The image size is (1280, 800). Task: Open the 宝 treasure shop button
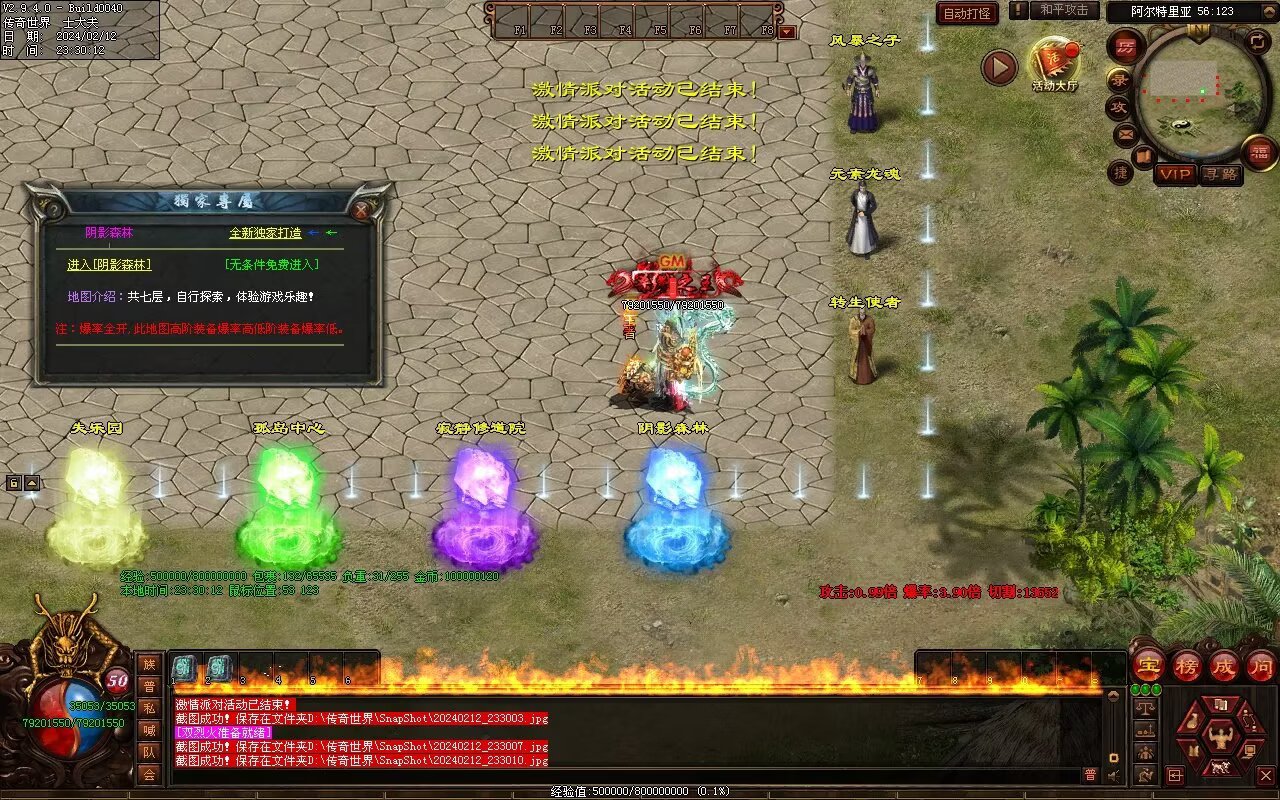click(x=1149, y=665)
